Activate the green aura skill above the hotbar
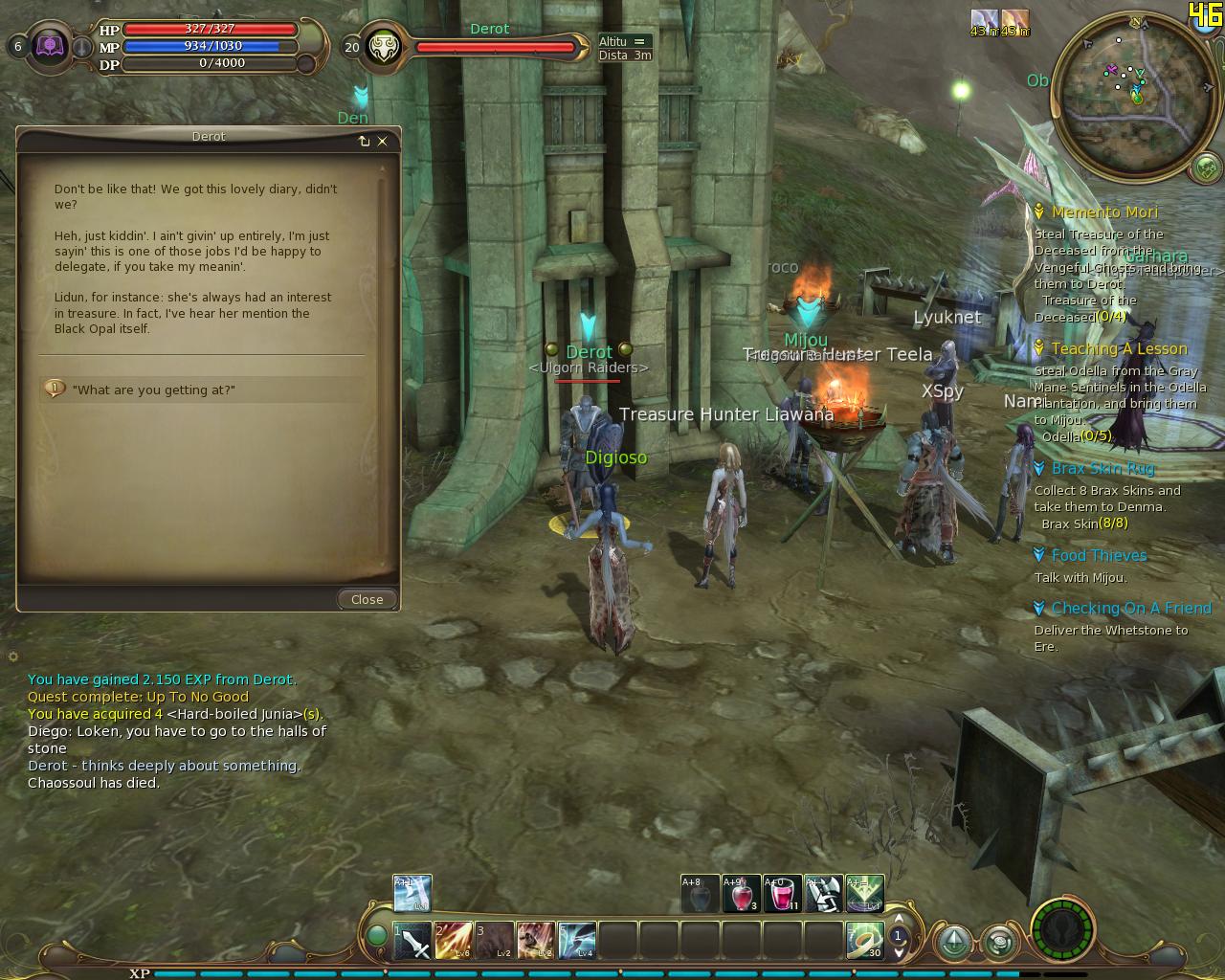The width and height of the screenshot is (1225, 980). pyautogui.click(x=864, y=894)
